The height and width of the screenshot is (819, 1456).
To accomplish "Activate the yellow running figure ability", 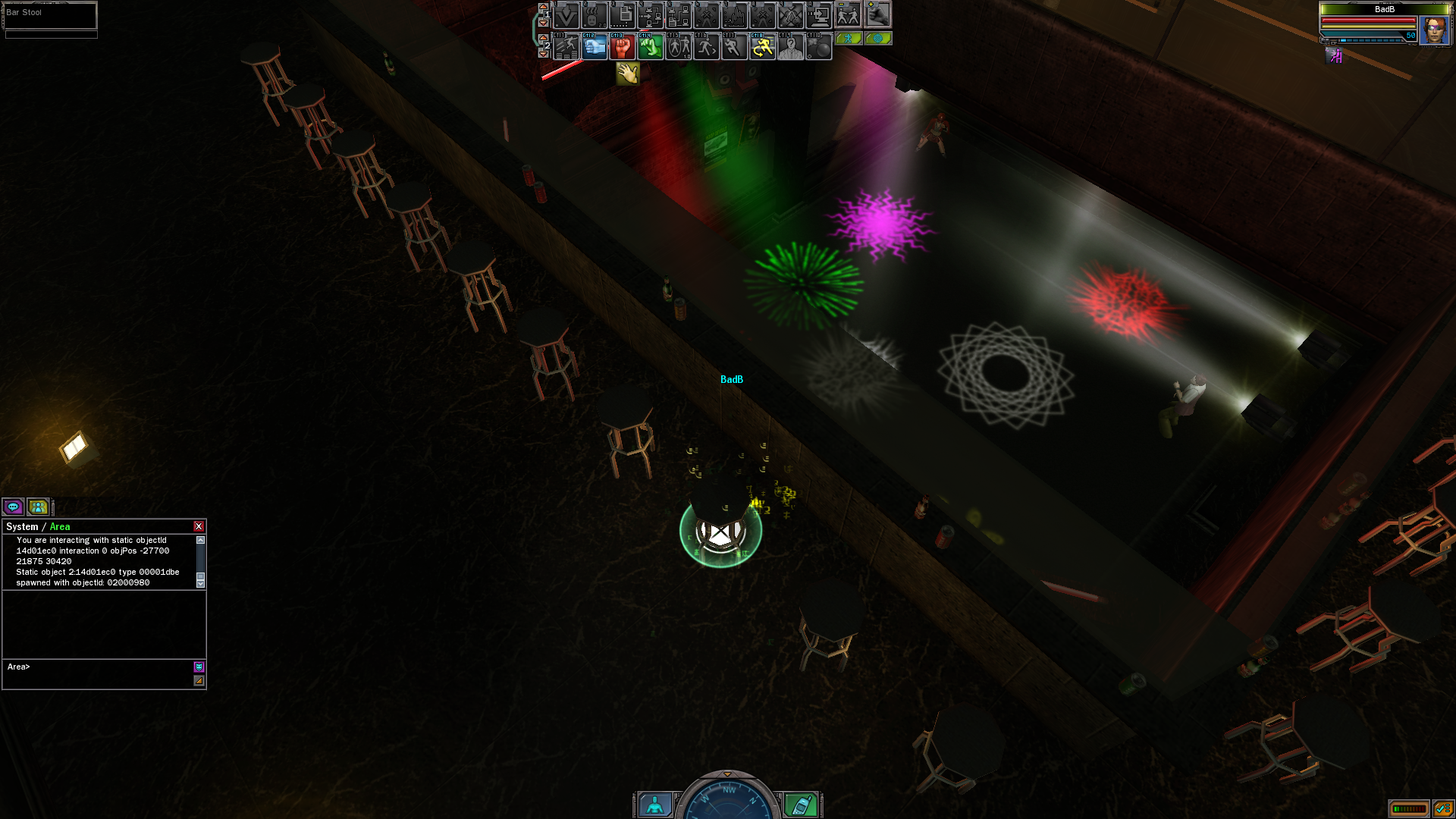I will pos(762,48).
